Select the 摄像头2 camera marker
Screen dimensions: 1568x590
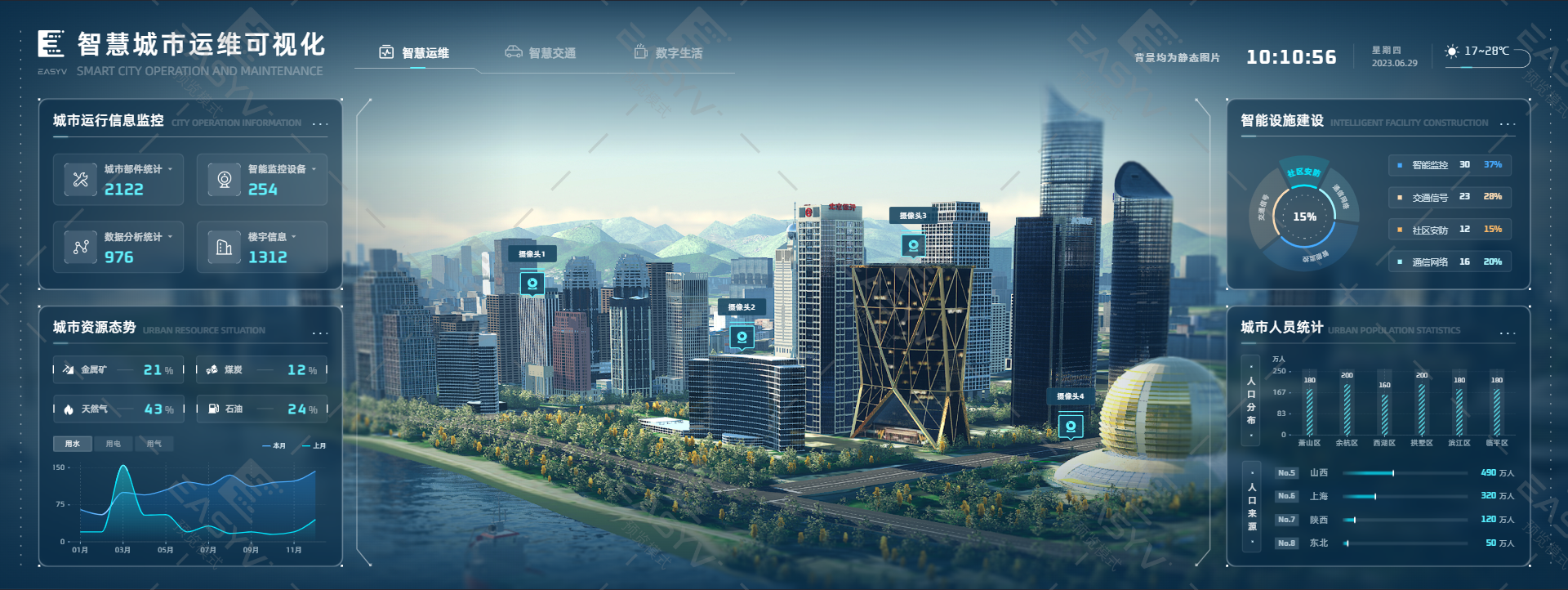[742, 337]
